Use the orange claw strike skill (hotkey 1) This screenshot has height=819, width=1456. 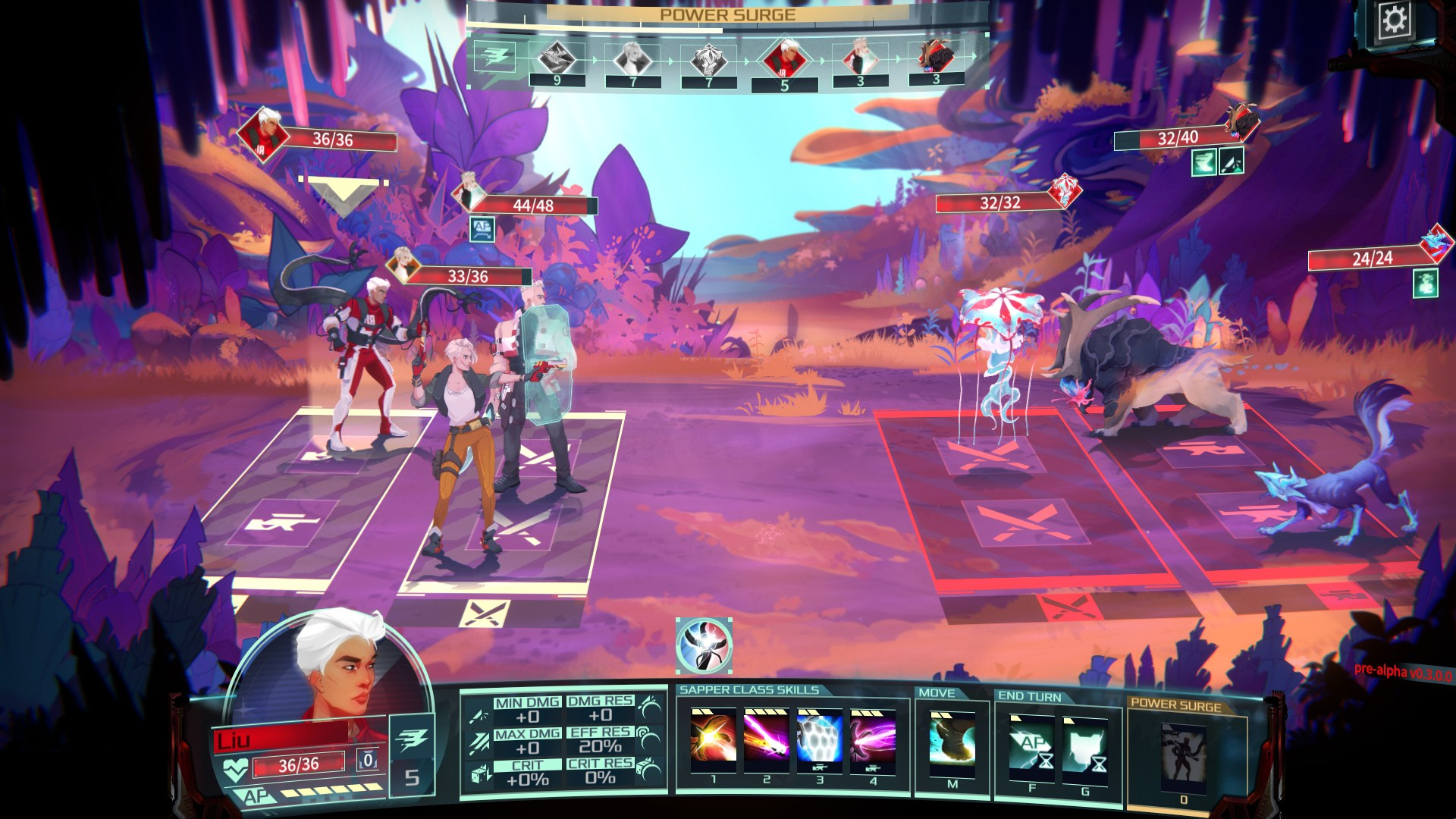click(x=713, y=738)
